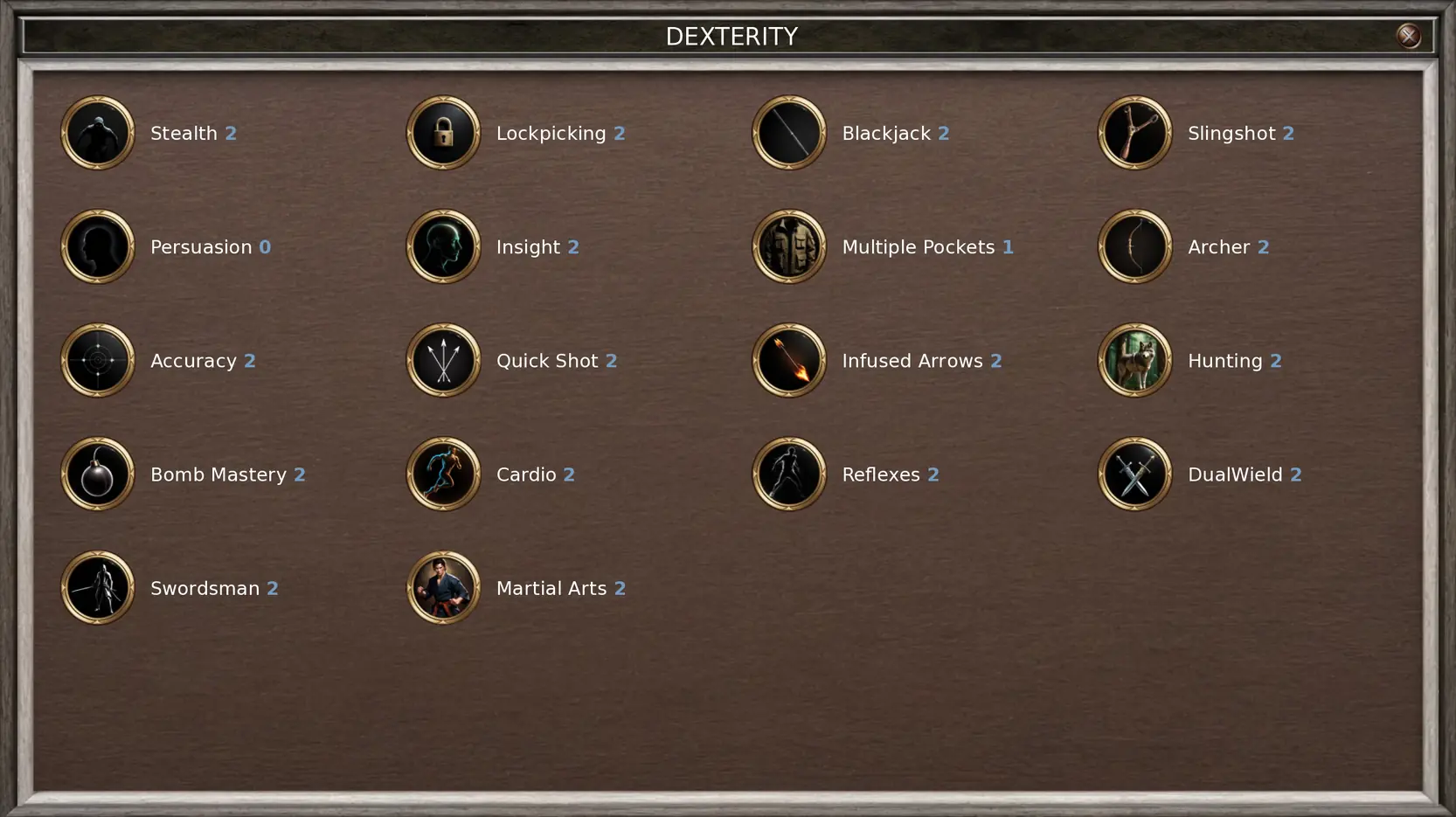Select the DualWield crossed swords skill

click(1134, 474)
